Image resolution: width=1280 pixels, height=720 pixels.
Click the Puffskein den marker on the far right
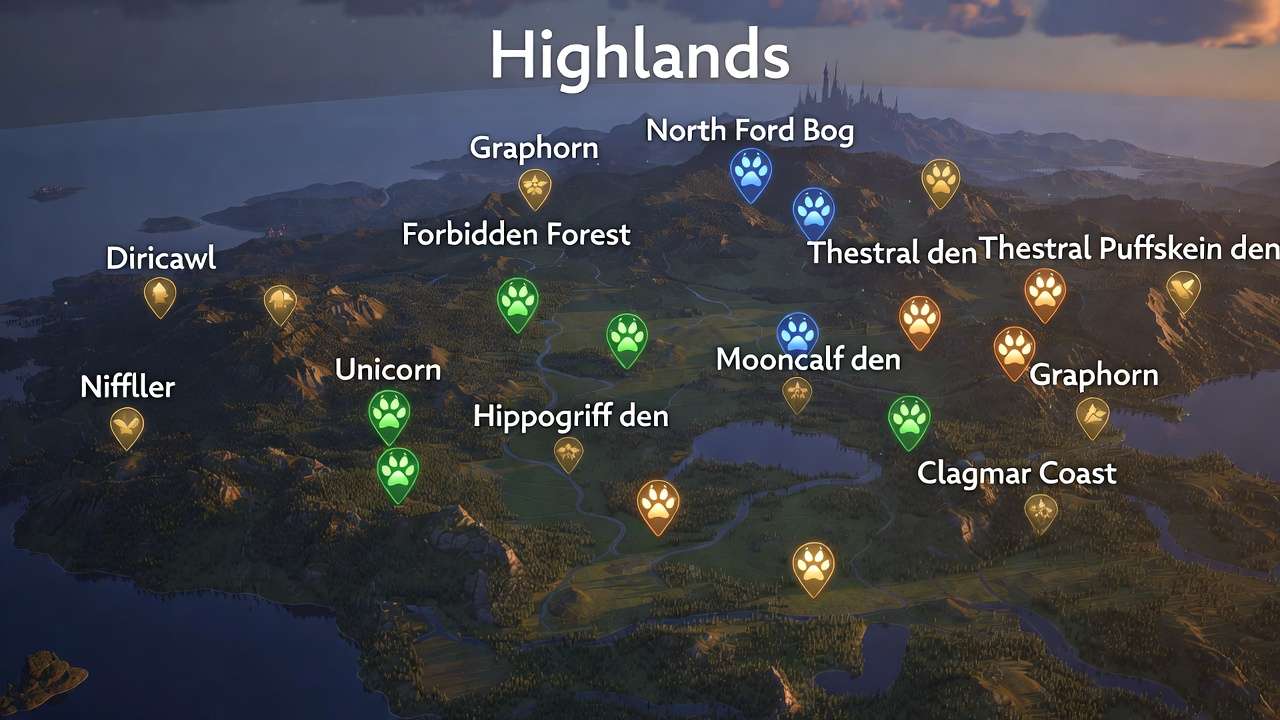(x=1186, y=289)
